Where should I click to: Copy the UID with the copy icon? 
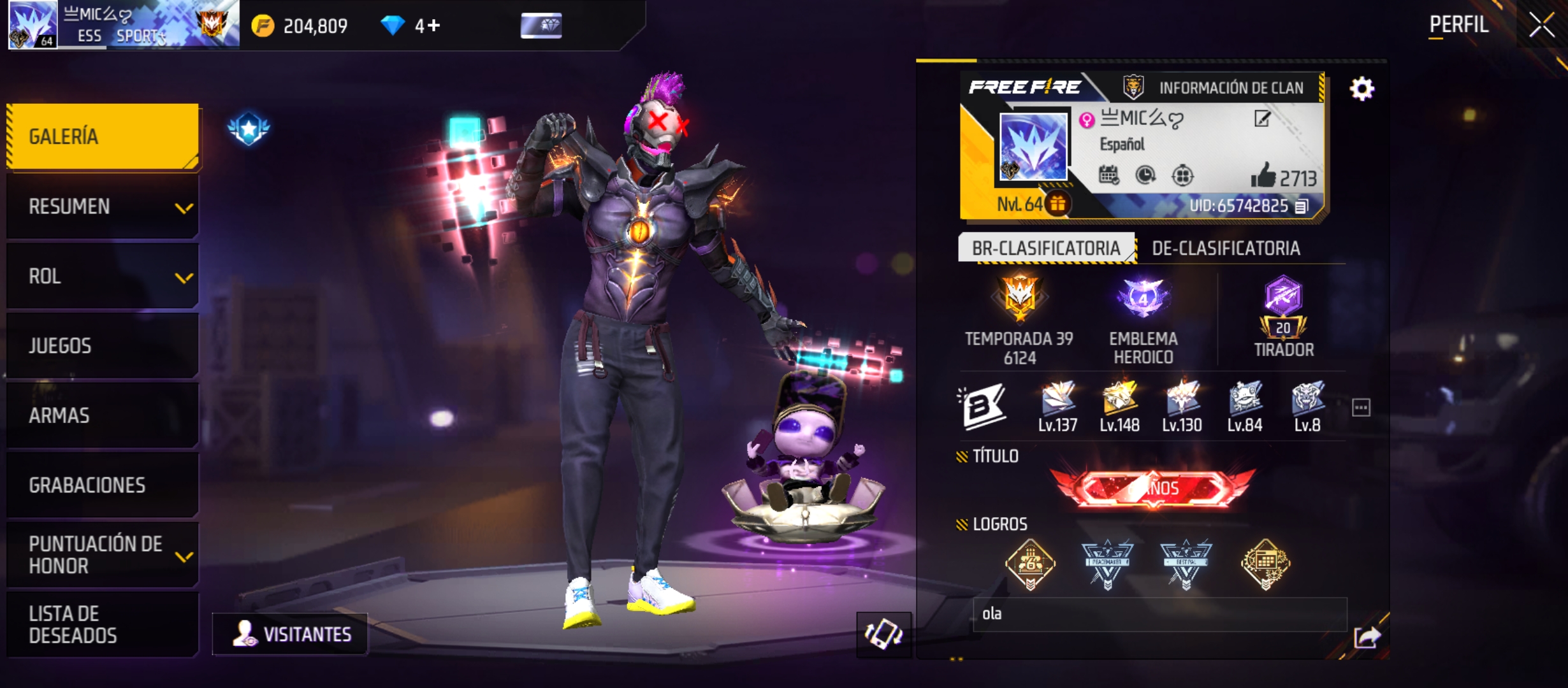click(1302, 206)
